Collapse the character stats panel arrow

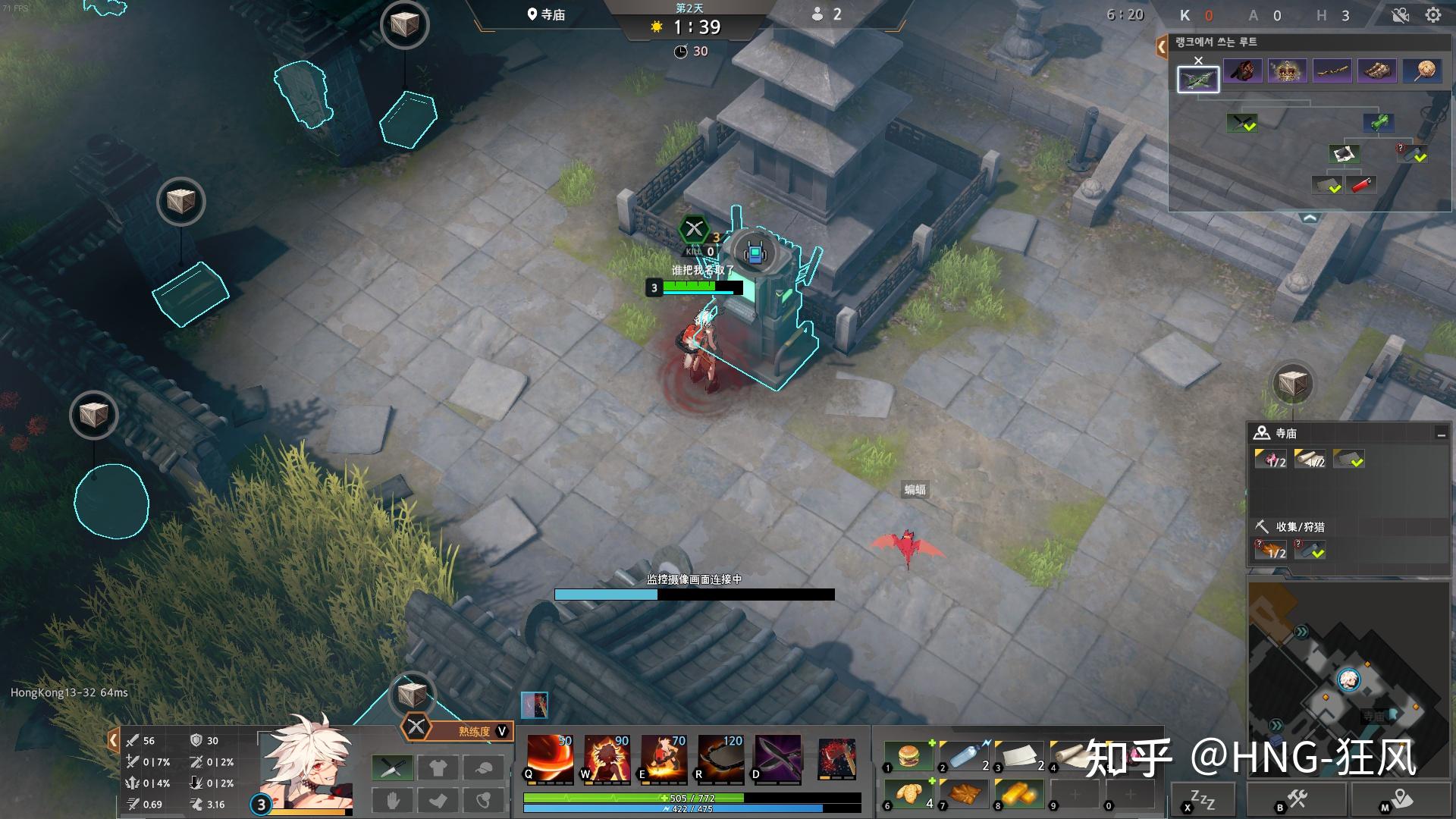[x=113, y=740]
